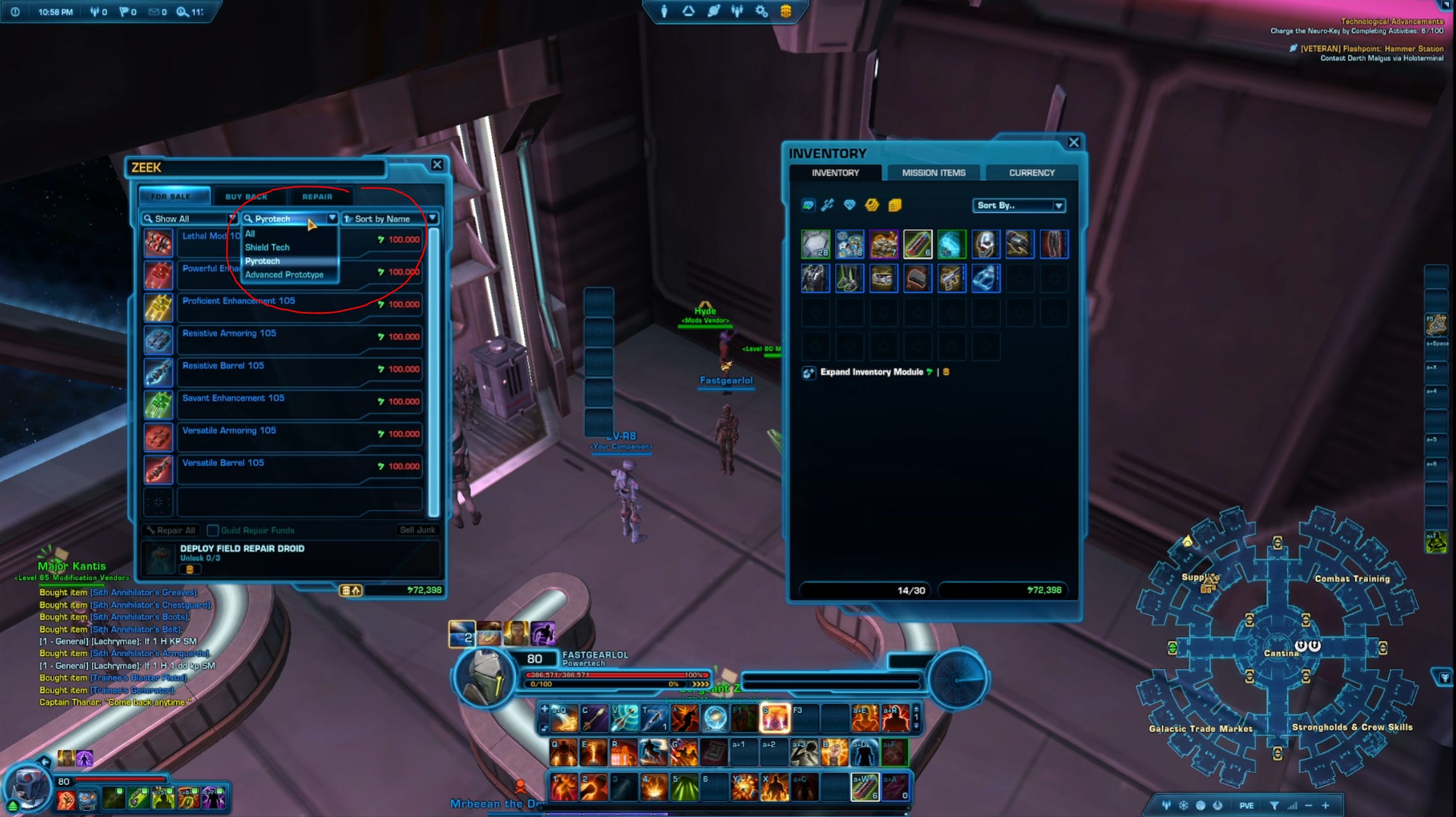The width and height of the screenshot is (1456, 817).
Task: Open the inventory Sort By dropdown
Action: 1020,205
